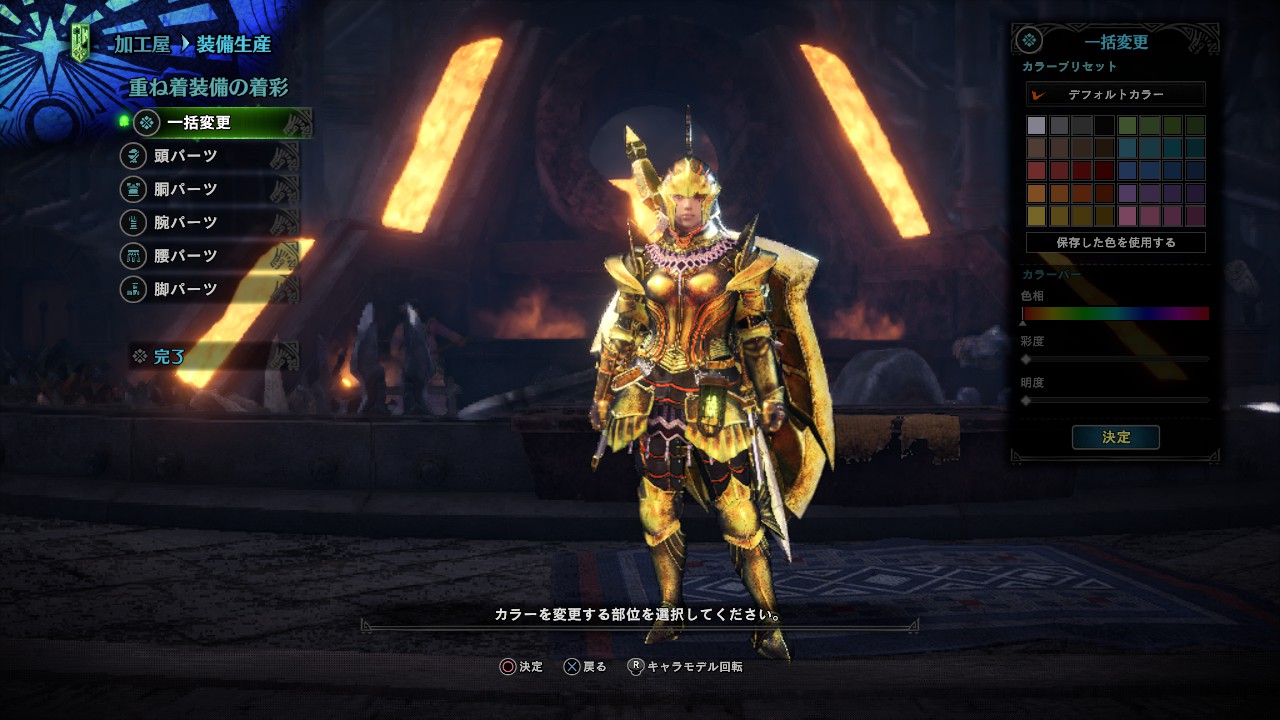Click the 色相 hue rainbow color bar
Screen dimensions: 1280x720
click(x=1115, y=313)
